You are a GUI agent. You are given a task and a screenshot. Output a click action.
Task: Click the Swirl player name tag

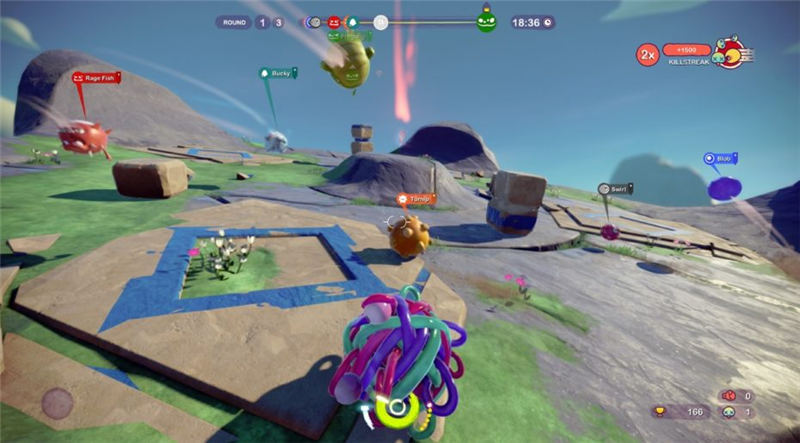[618, 188]
